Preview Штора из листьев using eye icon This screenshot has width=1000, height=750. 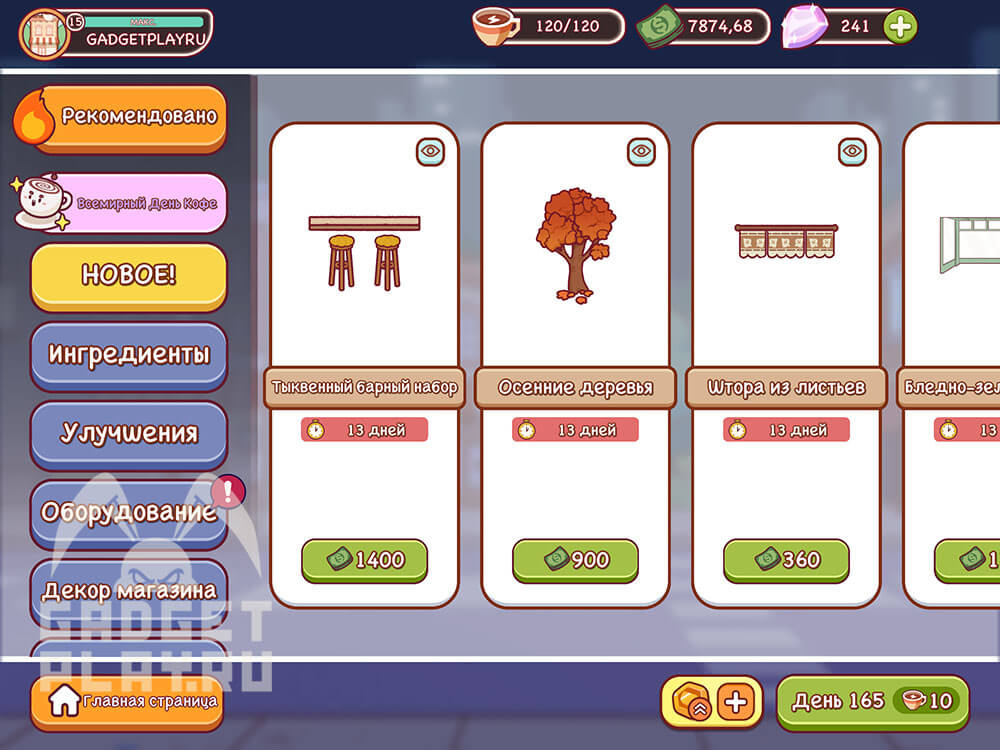[x=852, y=152]
